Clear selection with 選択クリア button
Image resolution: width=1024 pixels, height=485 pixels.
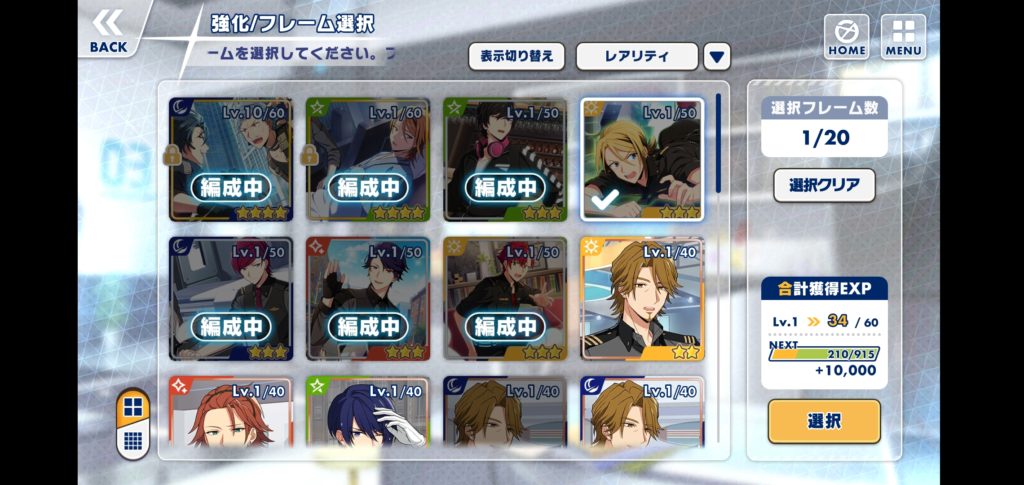point(824,185)
